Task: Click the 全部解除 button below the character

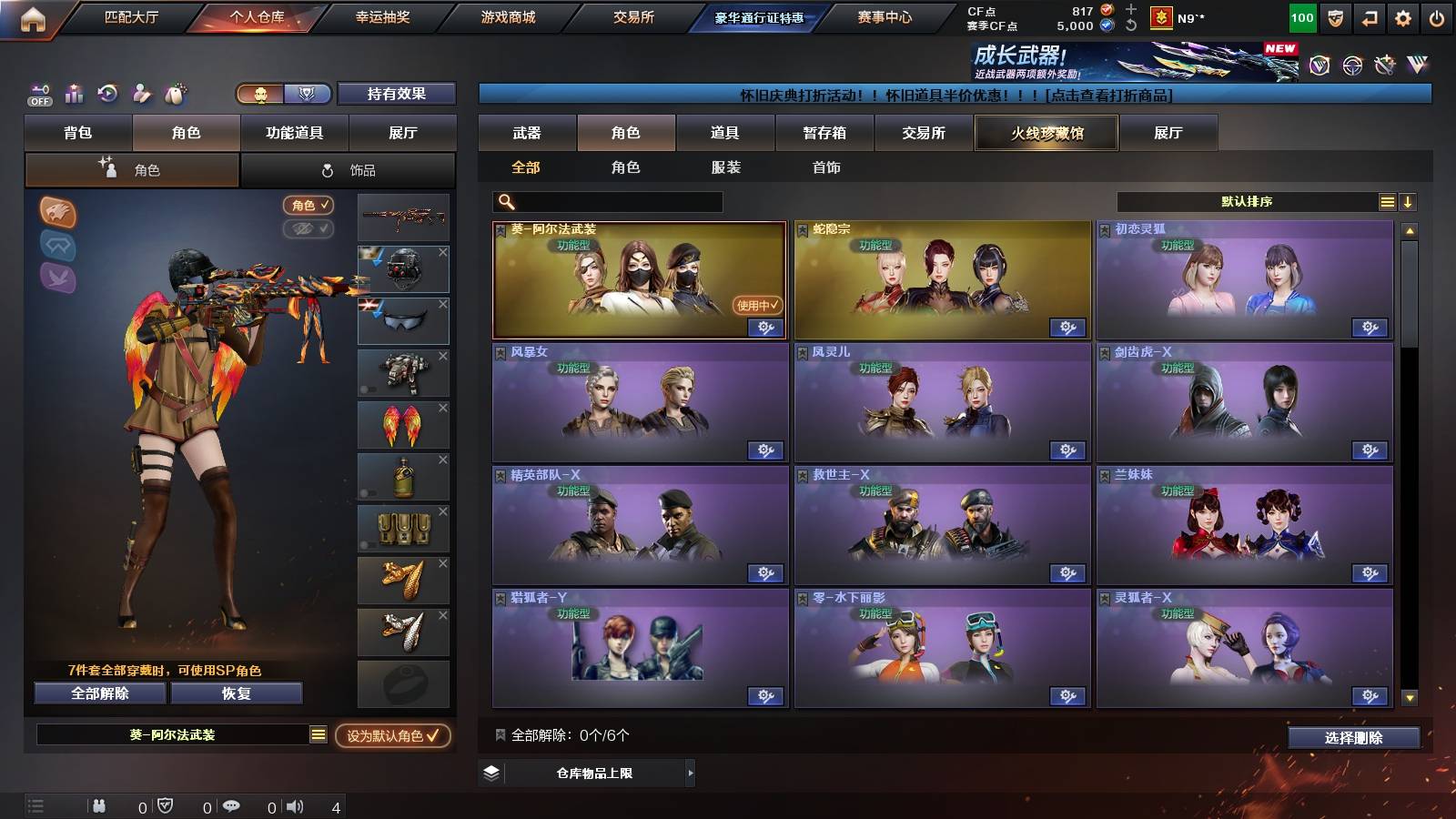Action: [98, 693]
